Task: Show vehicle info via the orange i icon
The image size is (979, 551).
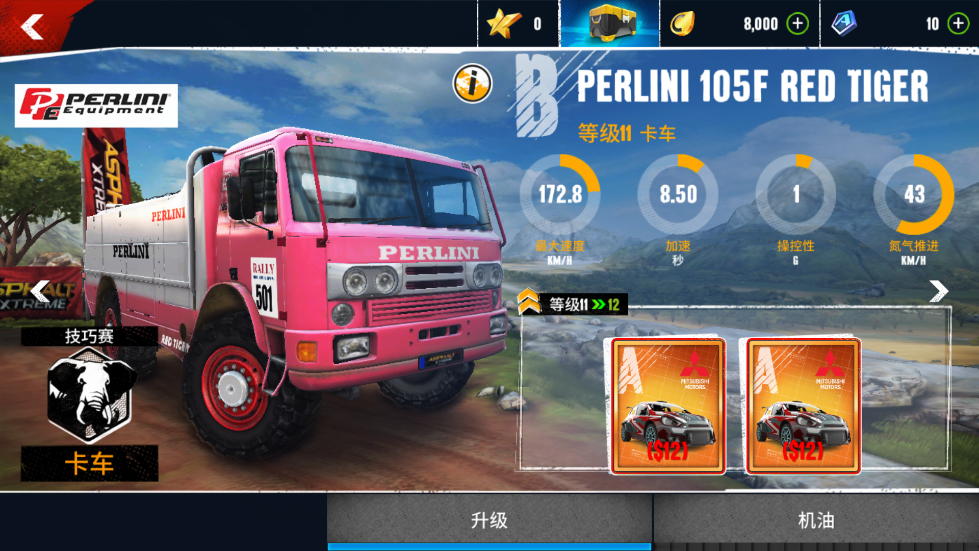Action: 472,84
